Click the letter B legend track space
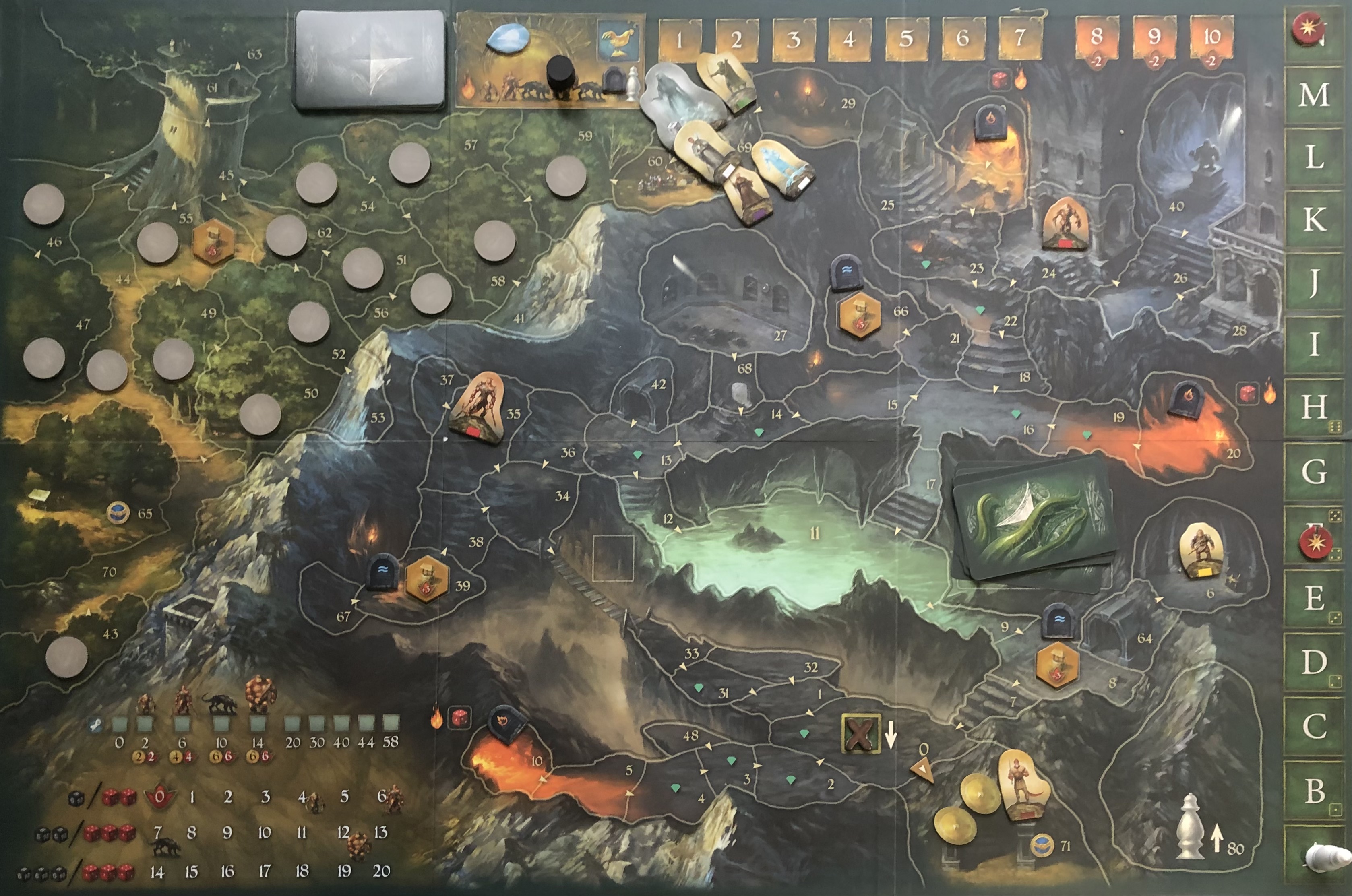 [1314, 791]
